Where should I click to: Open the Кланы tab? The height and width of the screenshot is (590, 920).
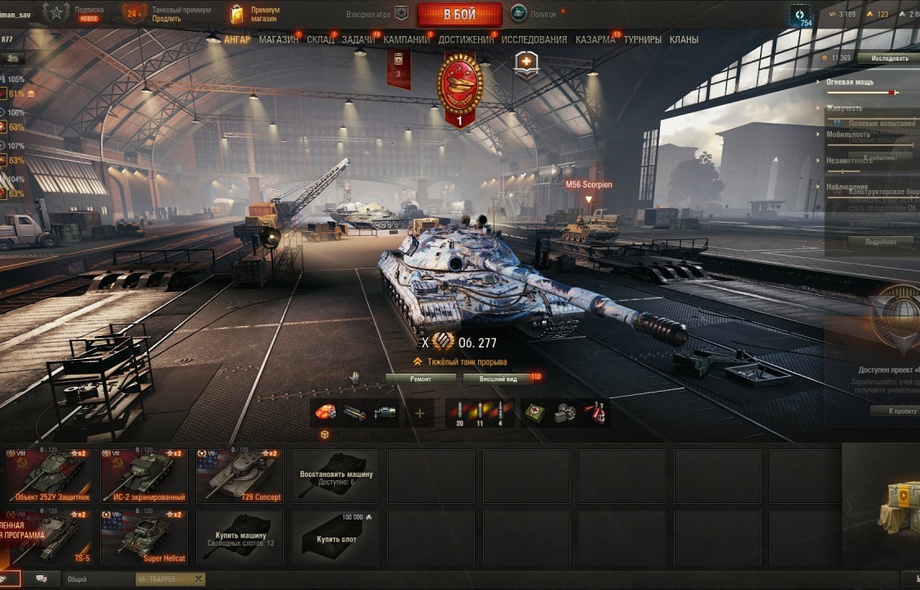pos(684,40)
